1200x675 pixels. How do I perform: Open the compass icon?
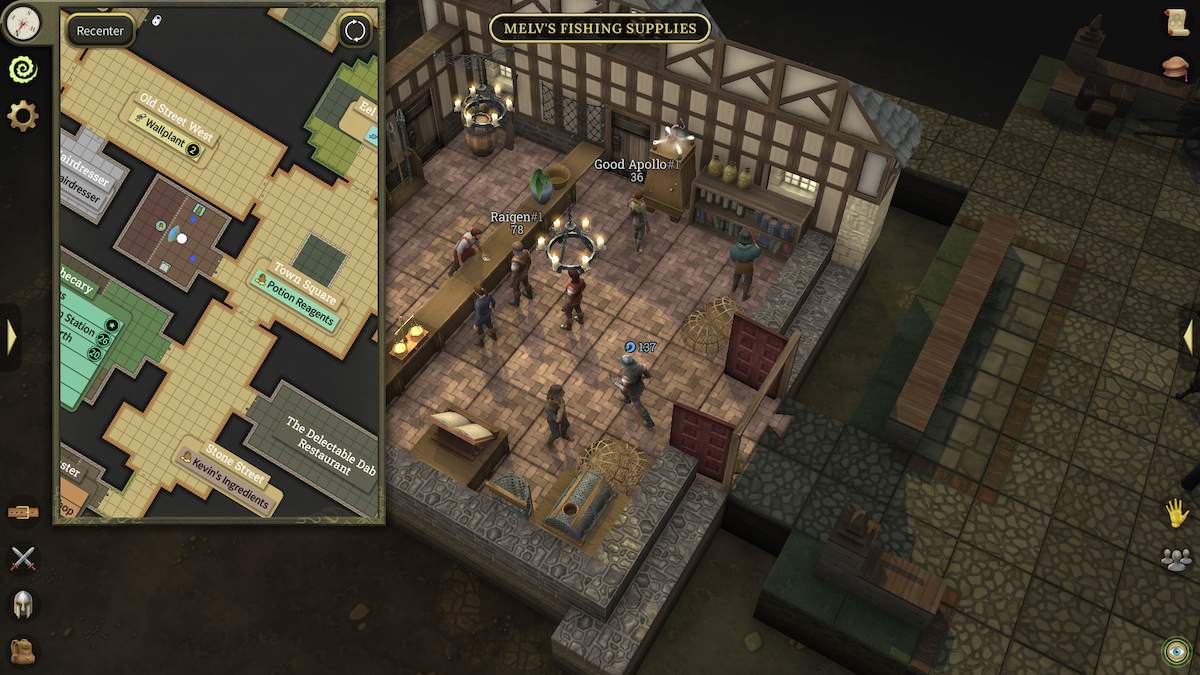pyautogui.click(x=22, y=22)
